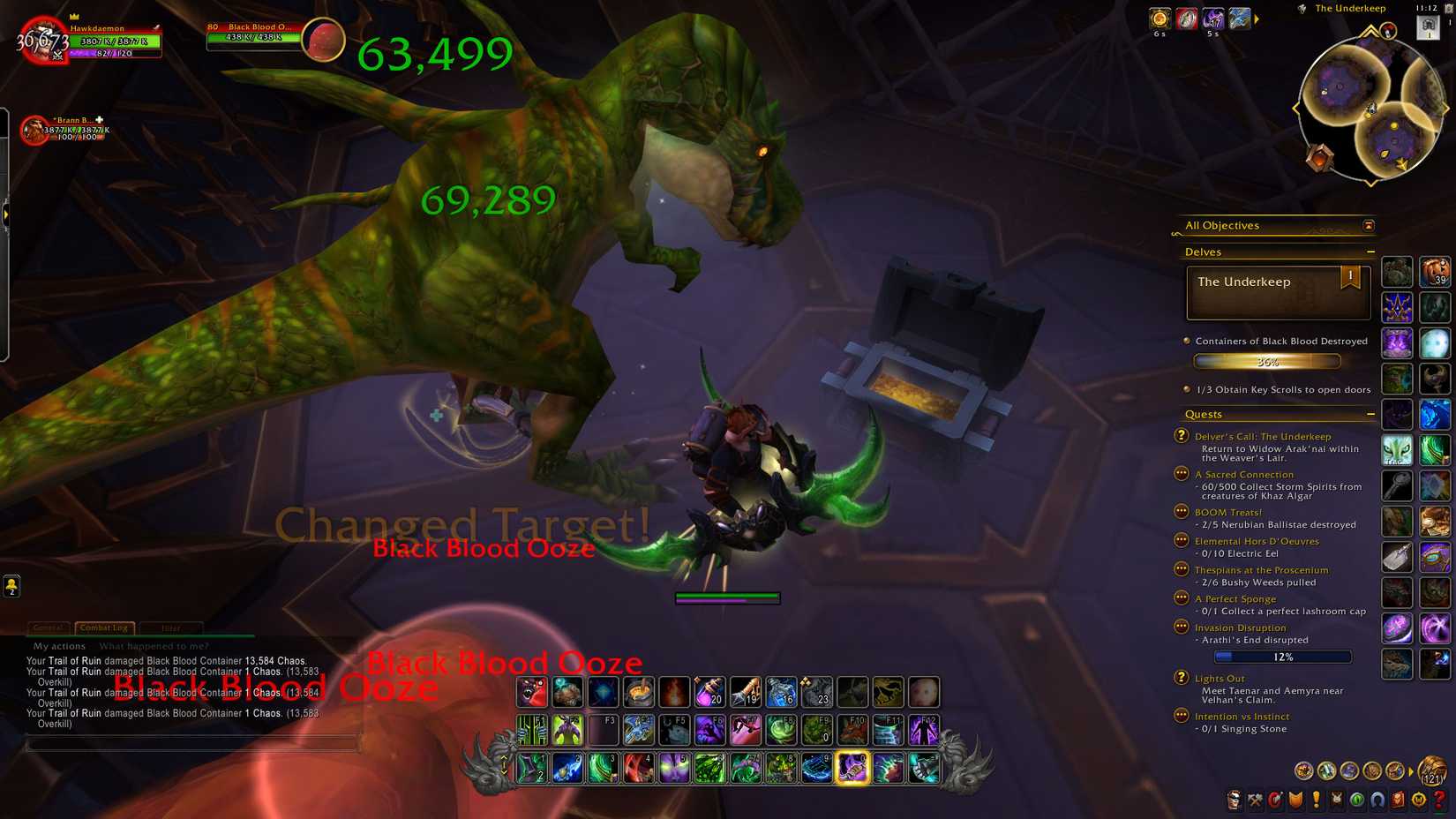The image size is (1456, 819).
Task: Collapse the Quests section
Action: point(1371,414)
